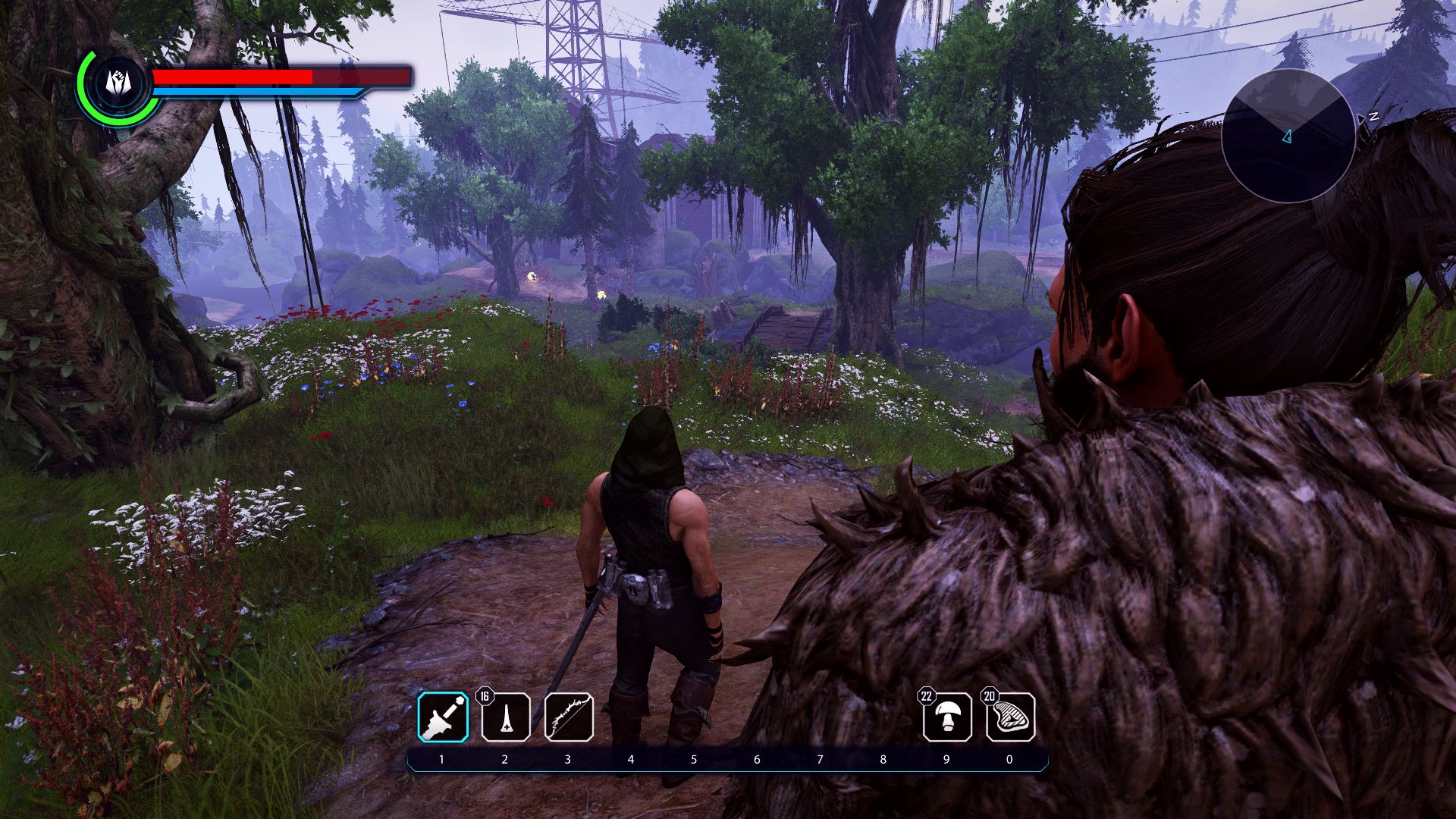Use the healing potion flask slot
Screen dimensions: 1456x819
point(506,717)
